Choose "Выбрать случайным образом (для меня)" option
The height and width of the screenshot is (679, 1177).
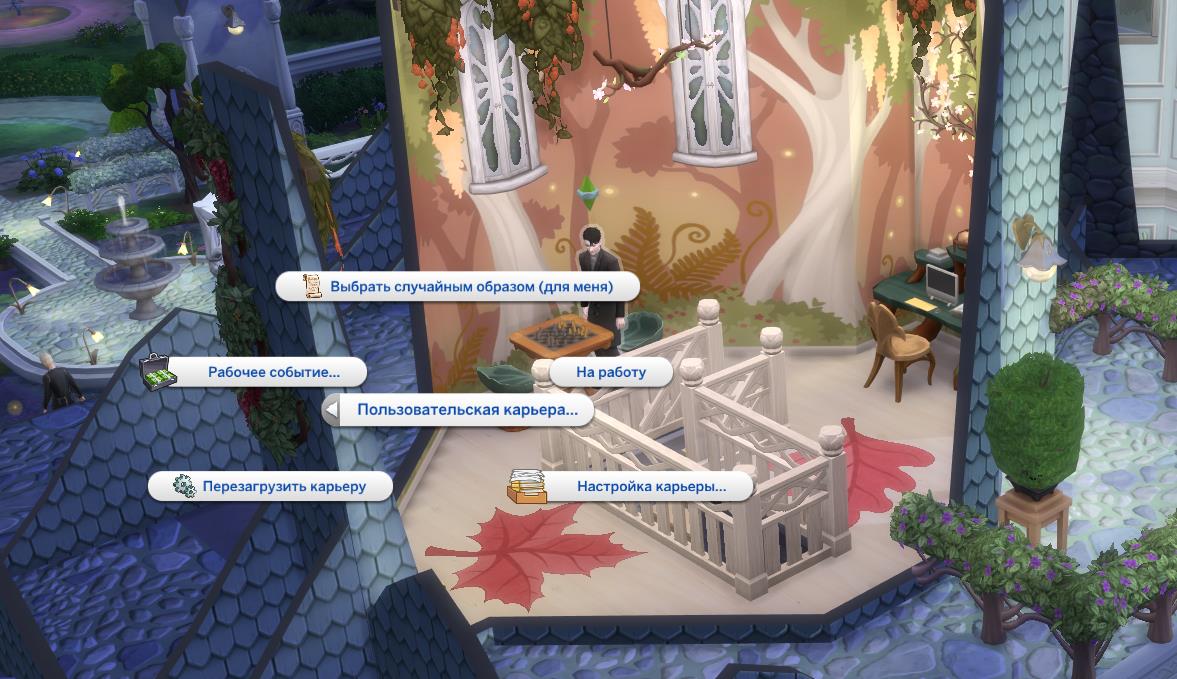pyautogui.click(x=458, y=287)
